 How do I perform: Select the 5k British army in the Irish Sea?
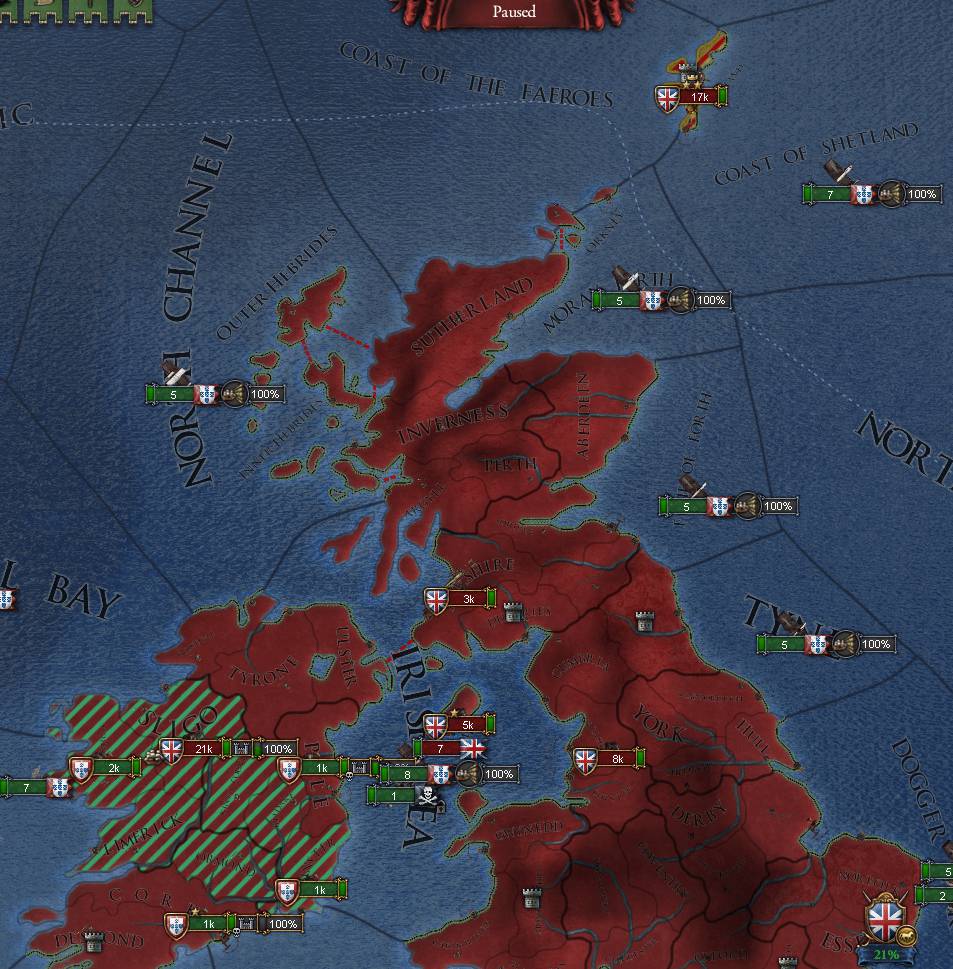click(466, 725)
